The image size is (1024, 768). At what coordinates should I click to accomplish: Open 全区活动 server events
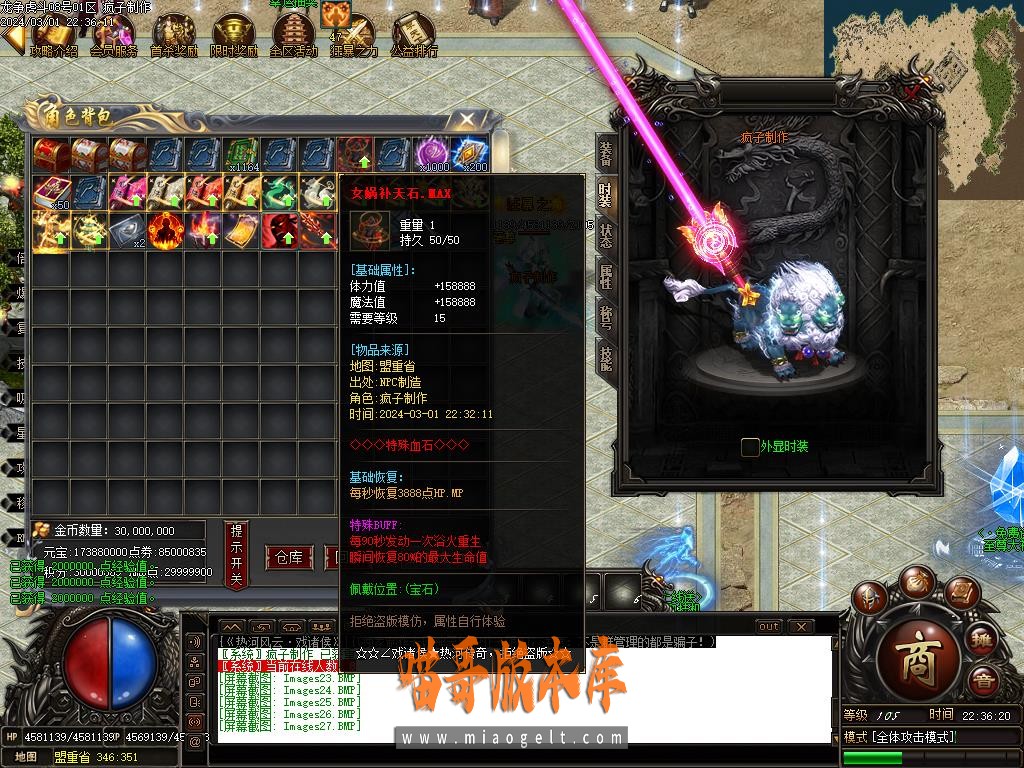[294, 35]
